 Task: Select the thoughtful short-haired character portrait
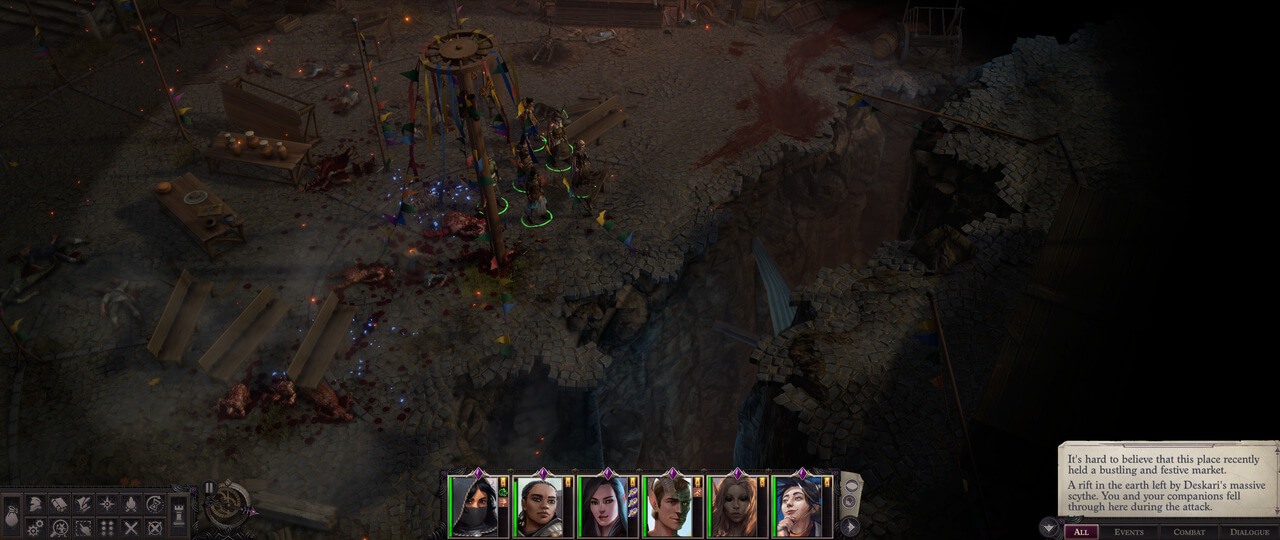pos(801,506)
